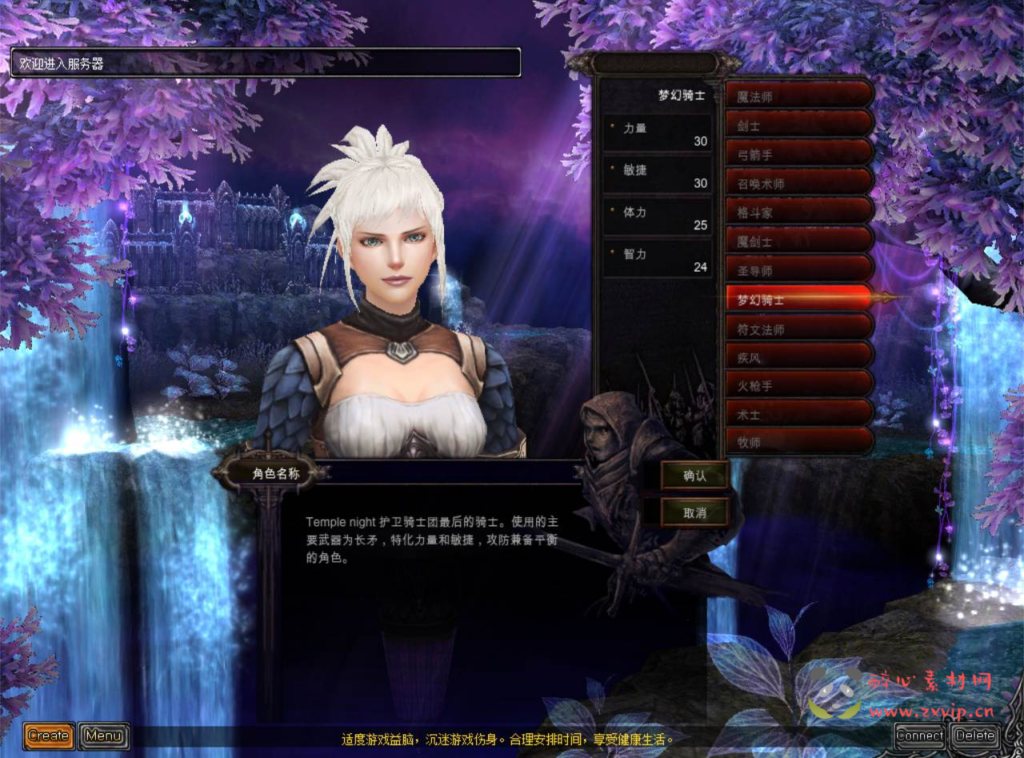Select 召唤术师 from the class list
Screen dimensions: 1024x758
(x=799, y=183)
